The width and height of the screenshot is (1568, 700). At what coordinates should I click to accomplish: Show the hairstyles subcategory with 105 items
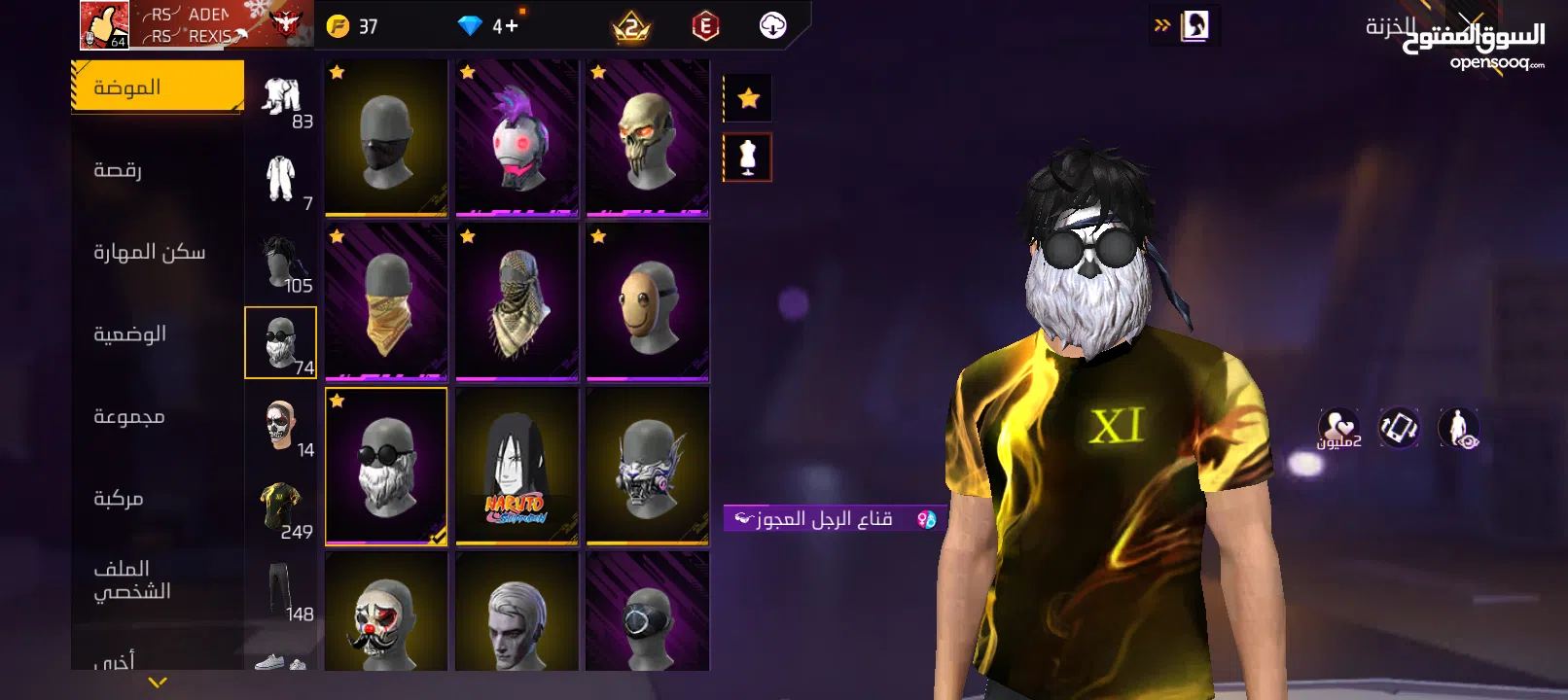coord(282,264)
